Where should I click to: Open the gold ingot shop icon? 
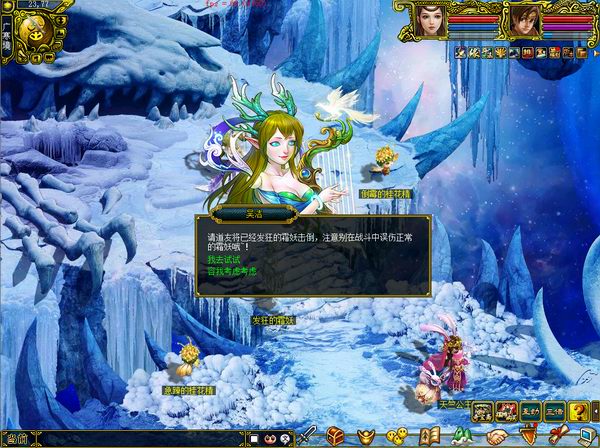coord(367,436)
